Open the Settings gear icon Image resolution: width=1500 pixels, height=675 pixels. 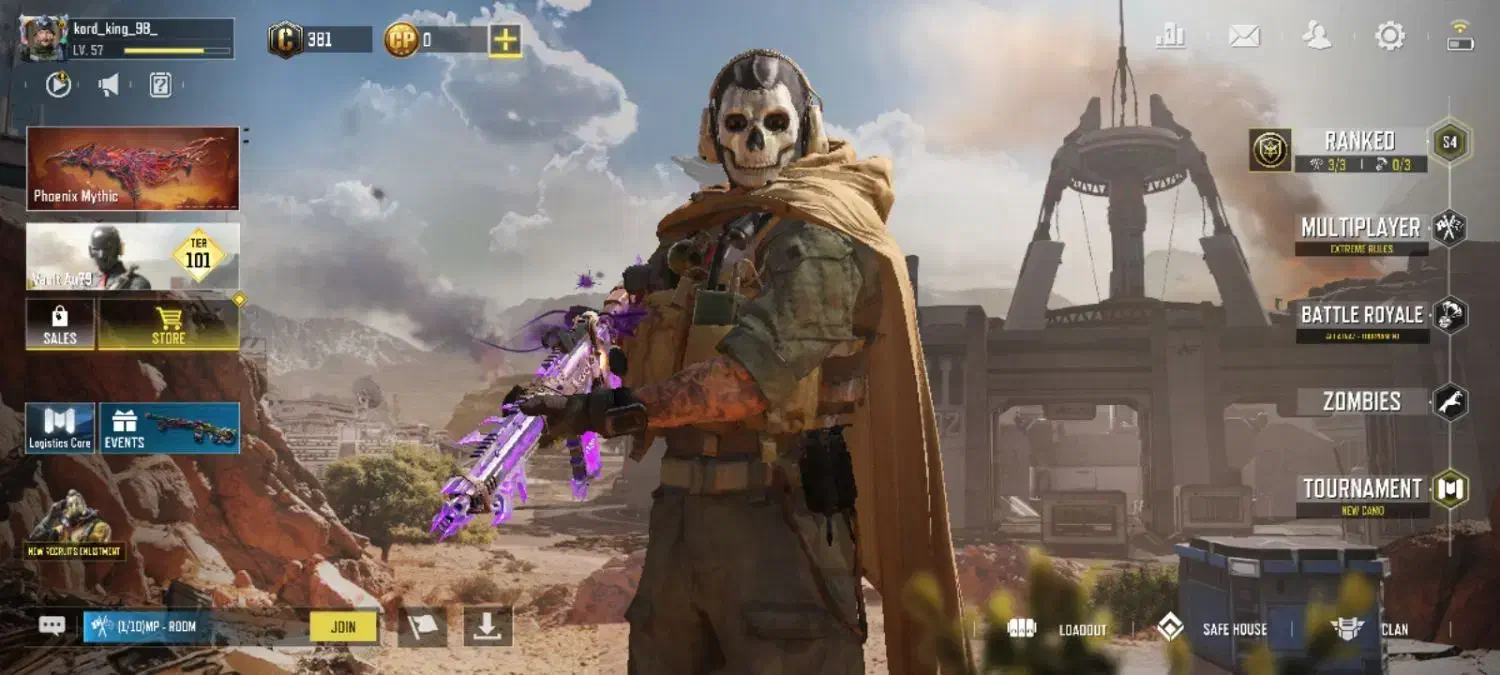[1390, 36]
